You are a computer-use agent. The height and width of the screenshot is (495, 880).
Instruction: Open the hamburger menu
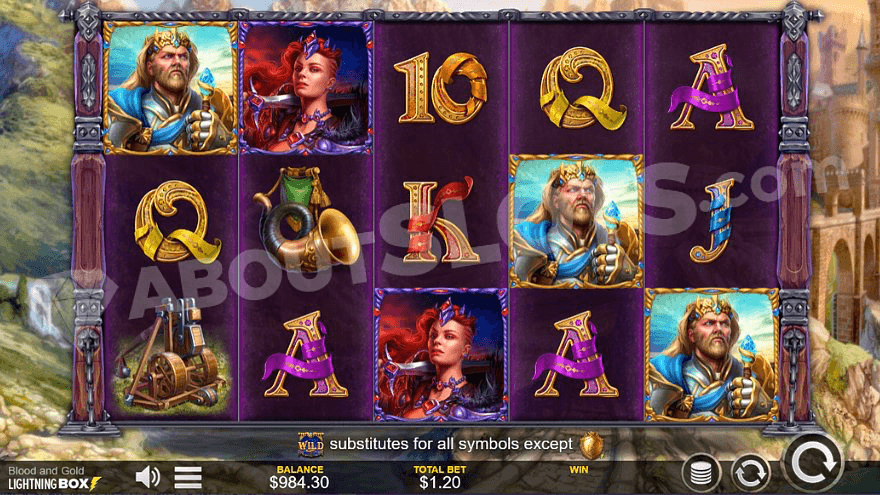(x=188, y=477)
